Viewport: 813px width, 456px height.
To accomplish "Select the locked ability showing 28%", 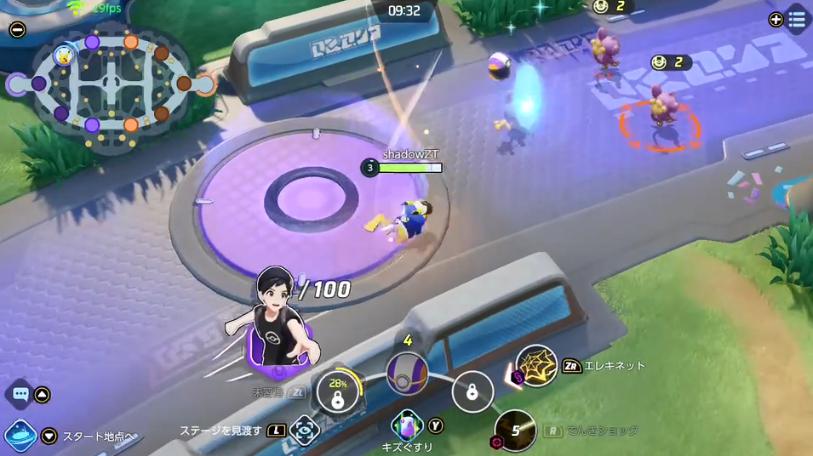I will pos(338,391).
